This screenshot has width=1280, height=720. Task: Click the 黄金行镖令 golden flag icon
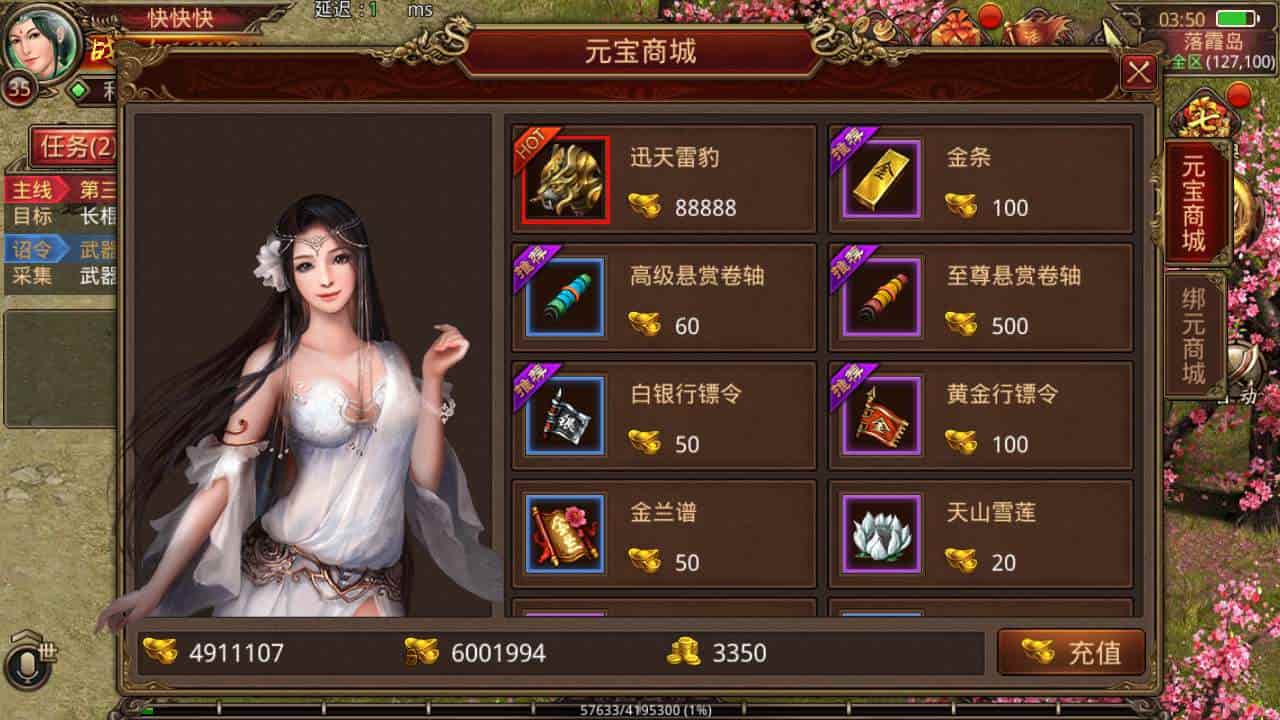(x=881, y=415)
